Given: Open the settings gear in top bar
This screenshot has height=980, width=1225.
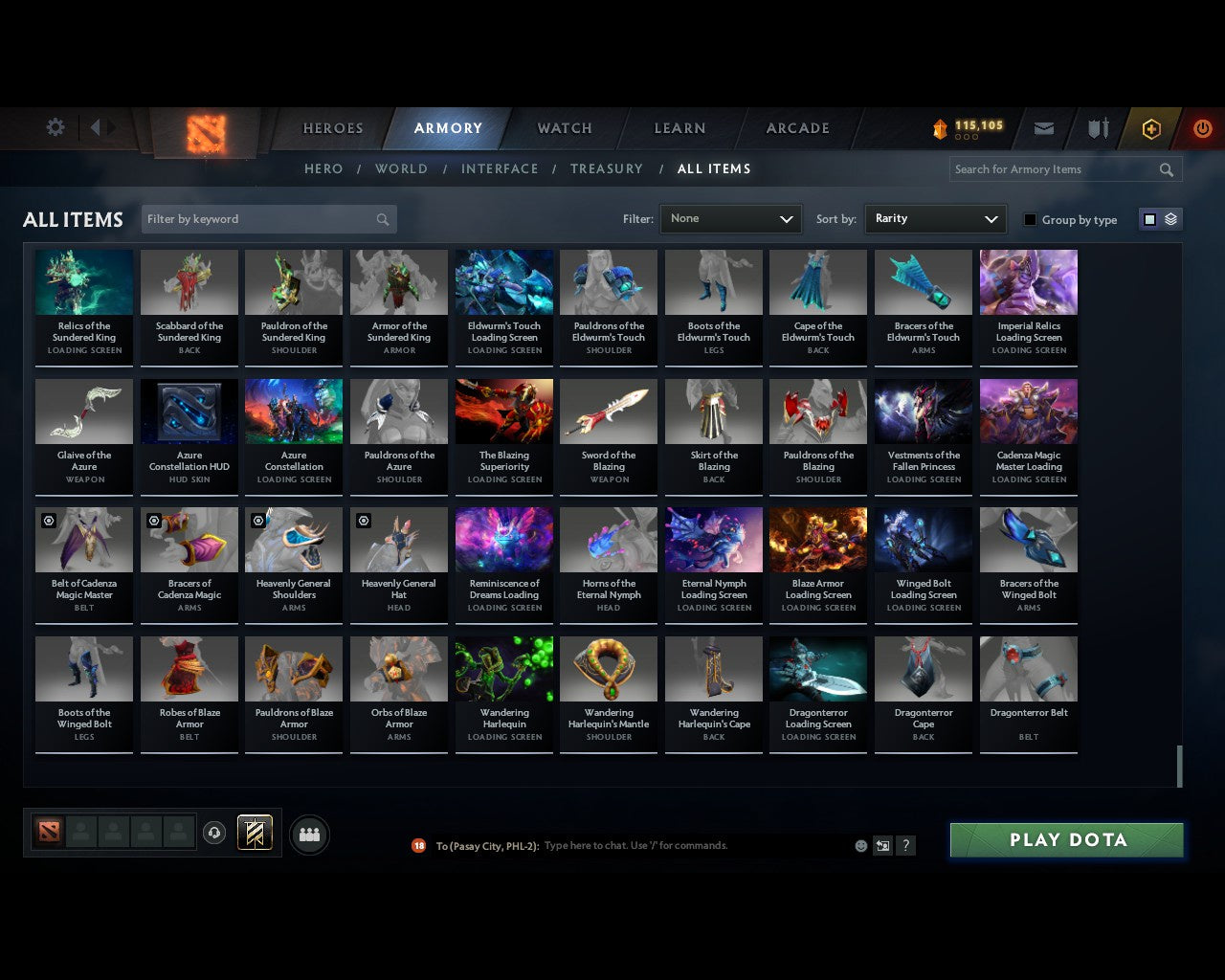Looking at the screenshot, I should point(55,127).
